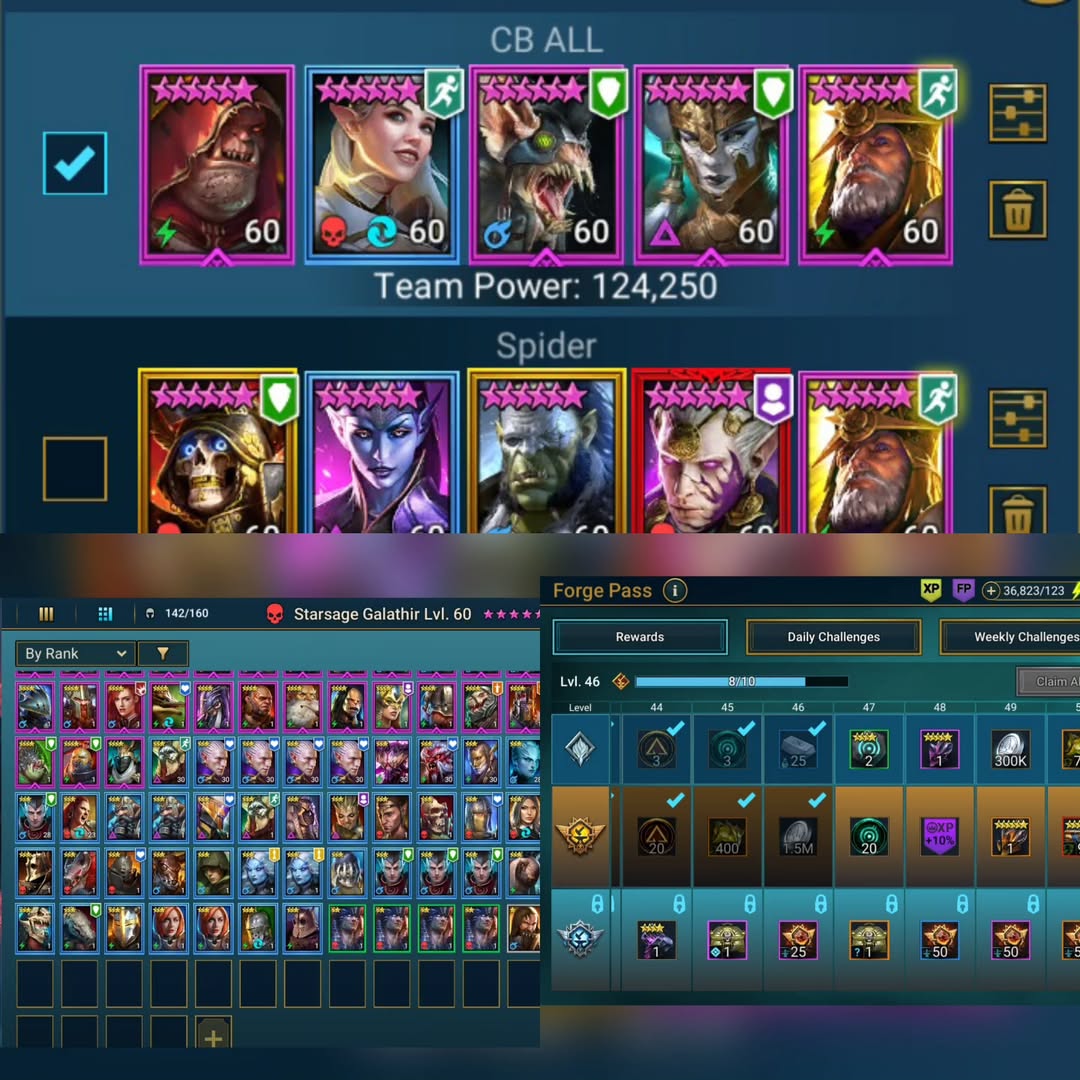This screenshot has width=1080, height=1080.
Task: Open Spider team settings sliders icon
Action: pos(1017,418)
